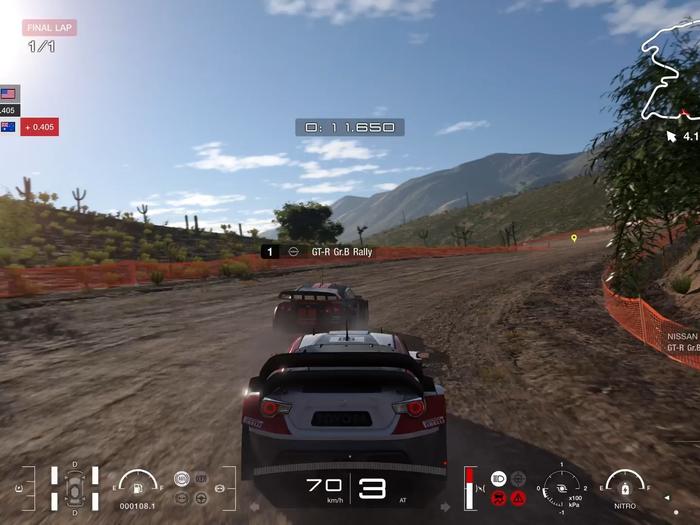
Task: Click the NITRO gauge
Action: [625, 486]
